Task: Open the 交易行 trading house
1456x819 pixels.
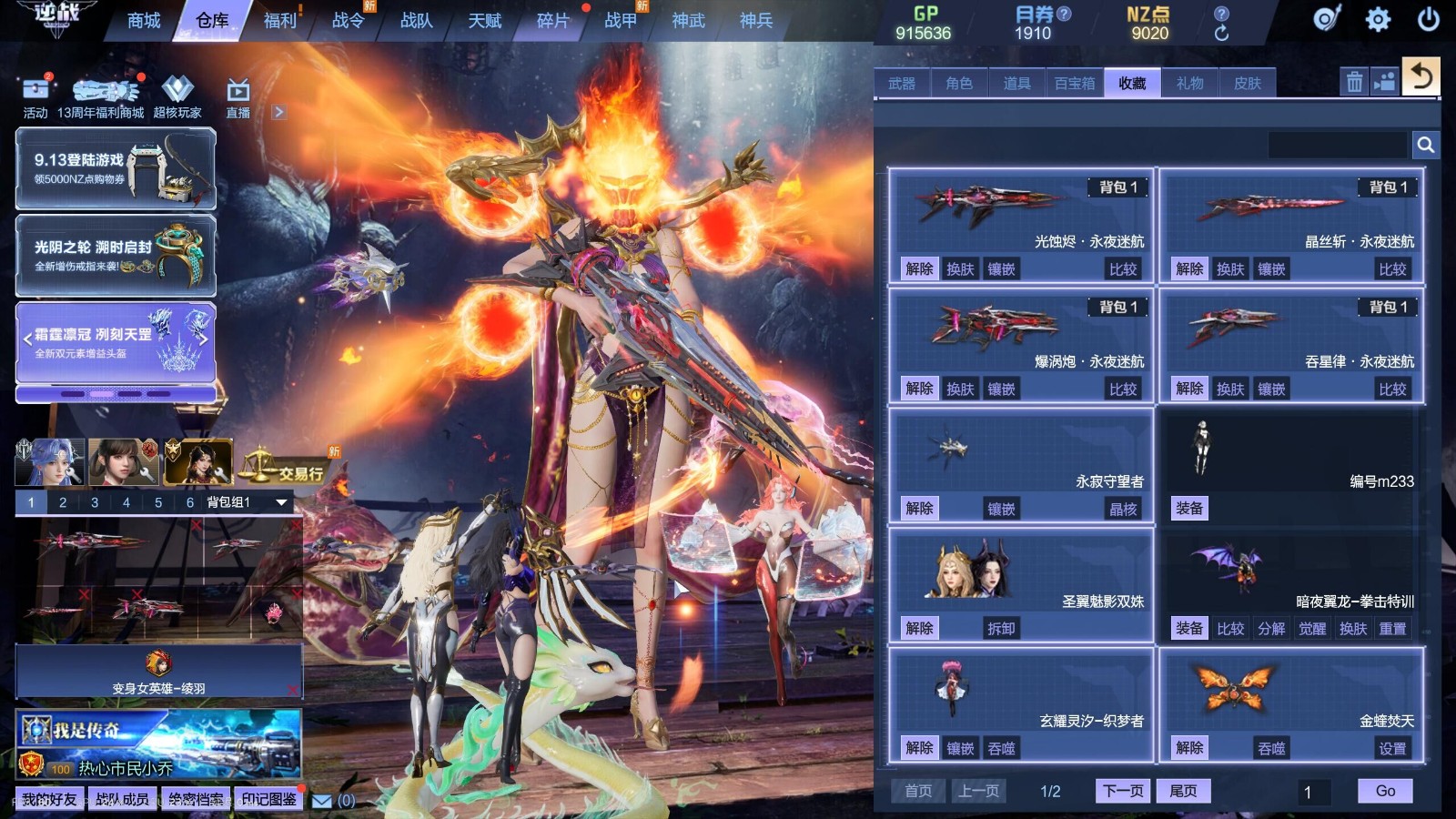Action: tap(284, 468)
